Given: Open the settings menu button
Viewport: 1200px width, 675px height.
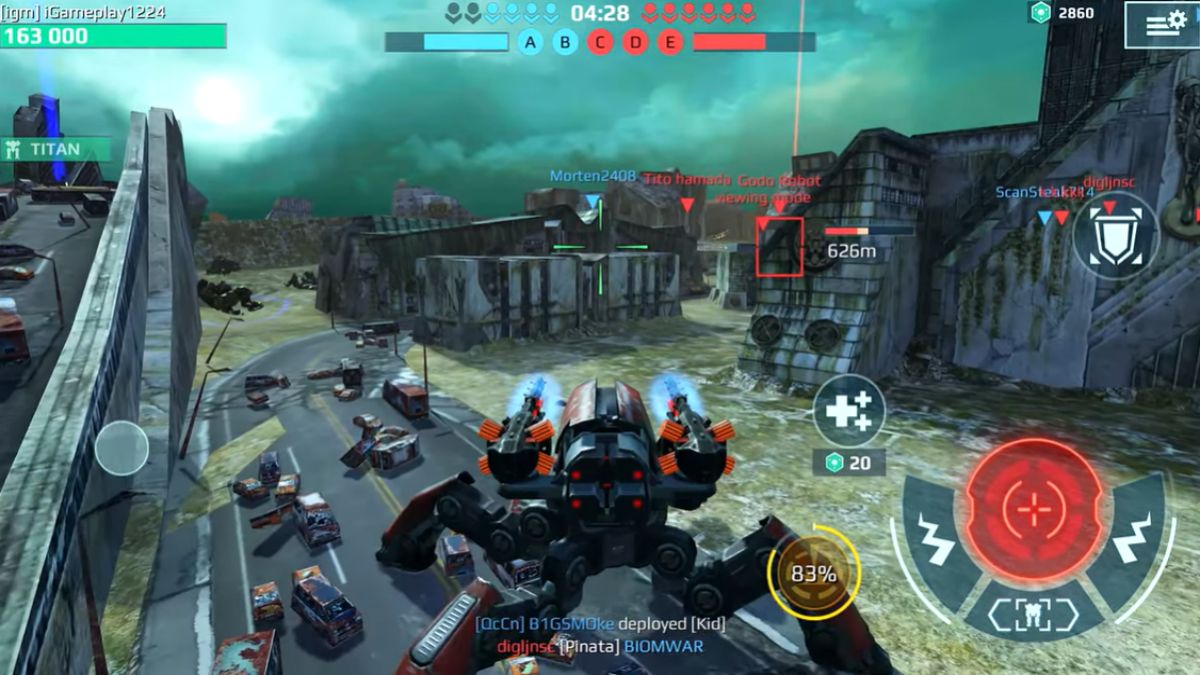Looking at the screenshot, I should pos(1160,24).
